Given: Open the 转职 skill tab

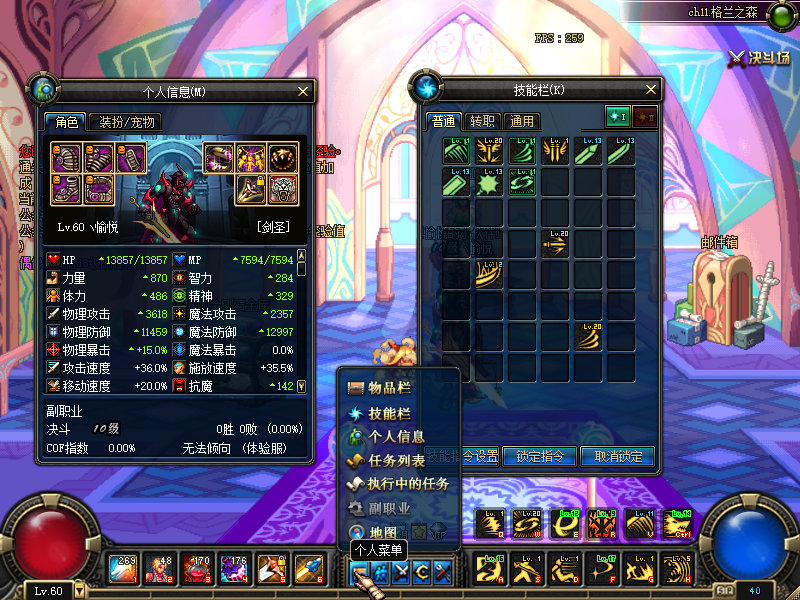Looking at the screenshot, I should (x=482, y=121).
